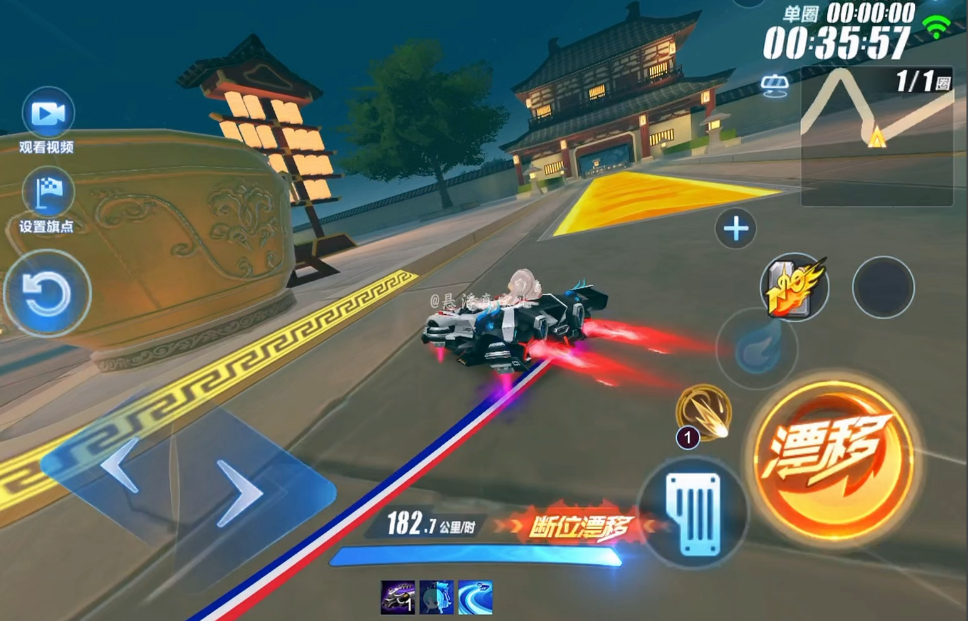Click the blue pet character buff icon
This screenshot has width=968, height=621.
[x=436, y=597]
